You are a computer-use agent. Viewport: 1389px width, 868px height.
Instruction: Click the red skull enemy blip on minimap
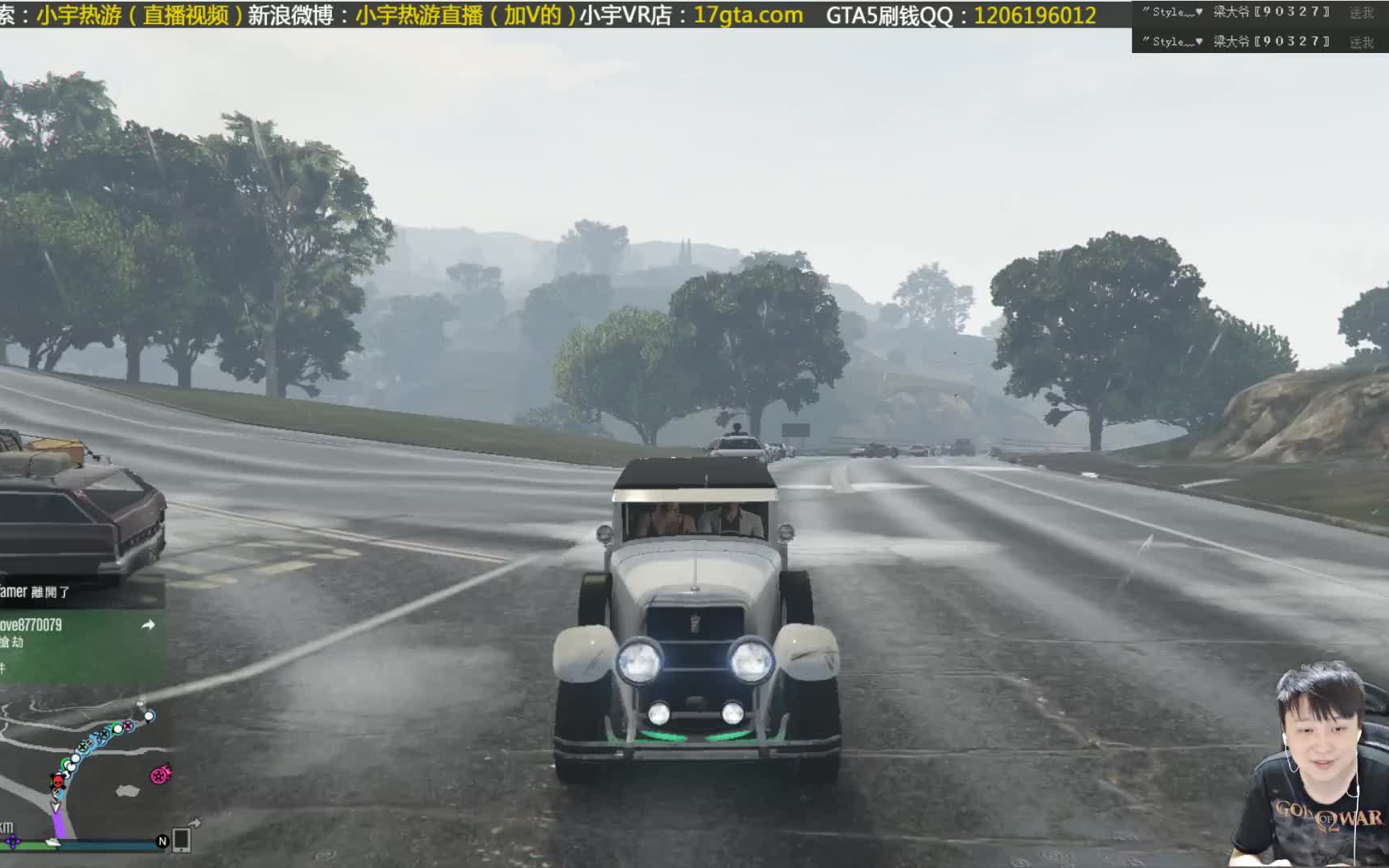coord(57,780)
